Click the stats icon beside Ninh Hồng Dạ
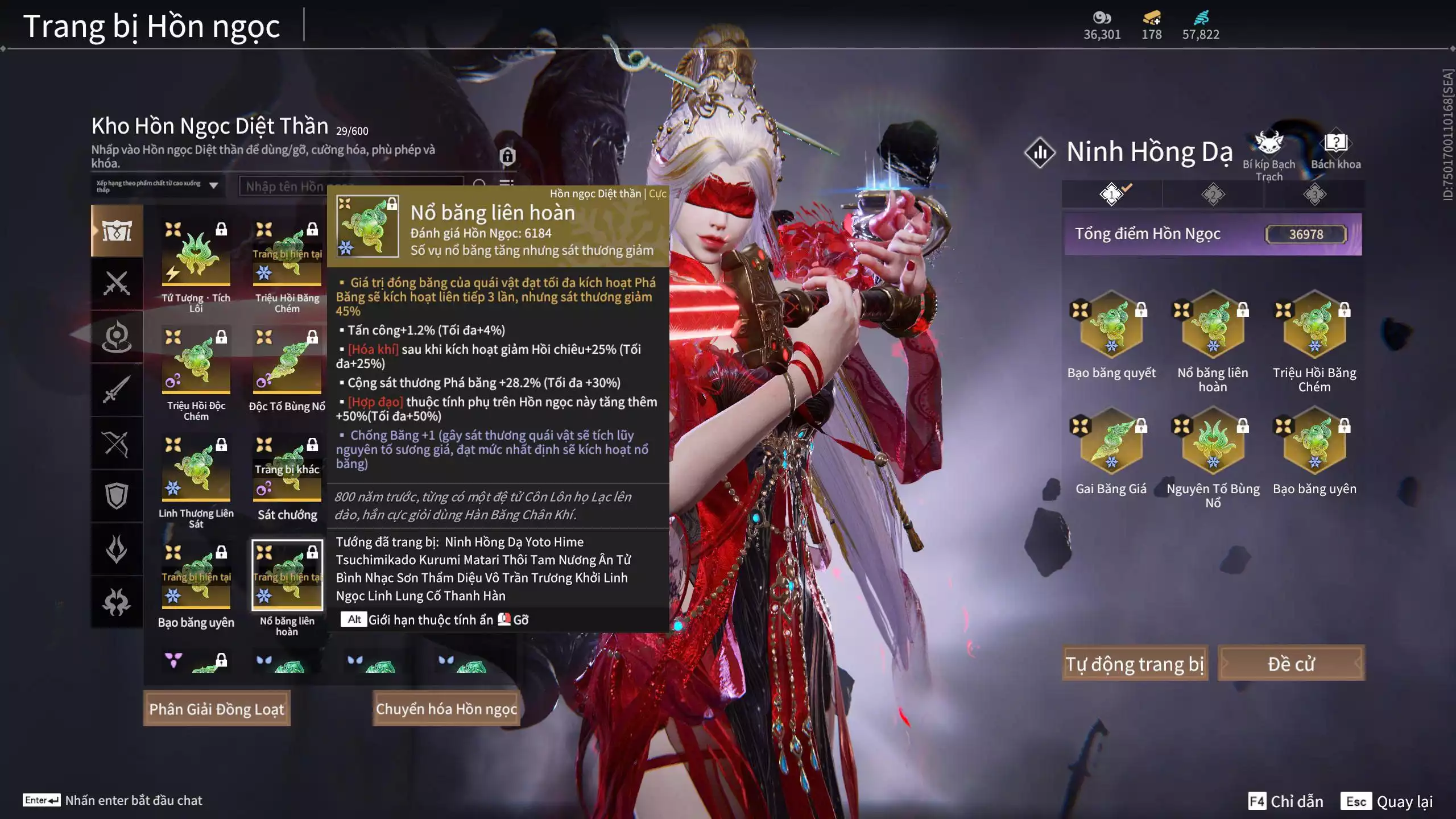The height and width of the screenshot is (819, 1456). coord(1041,152)
